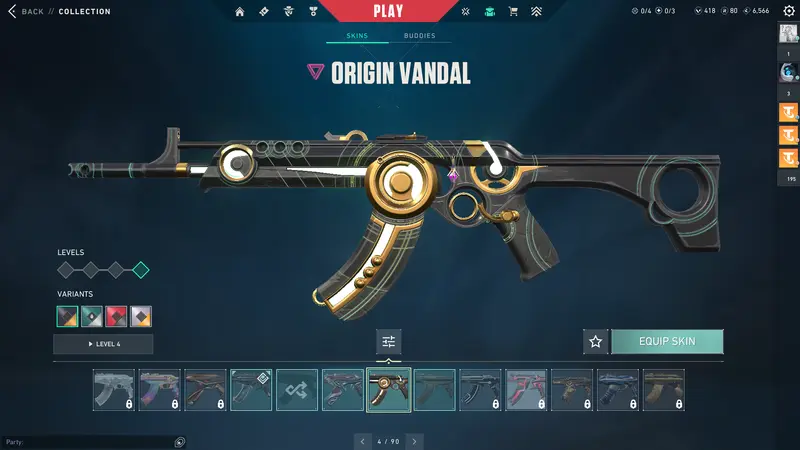Screen dimensions: 800x450
Task: Select the pink locked Vandal skin thumbnail
Action: pyautogui.click(x=526, y=390)
